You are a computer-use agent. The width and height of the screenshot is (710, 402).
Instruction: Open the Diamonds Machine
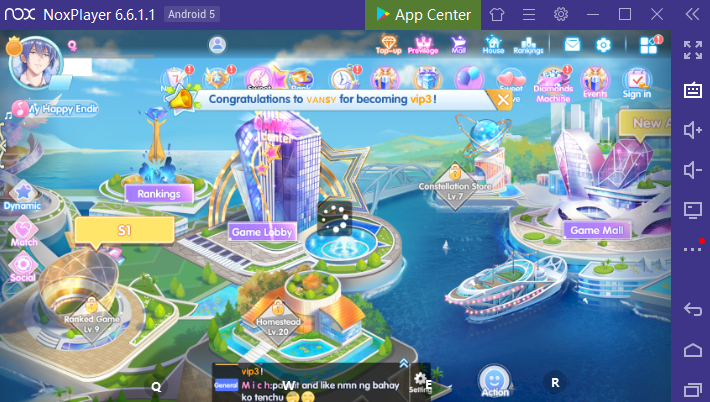(x=552, y=82)
